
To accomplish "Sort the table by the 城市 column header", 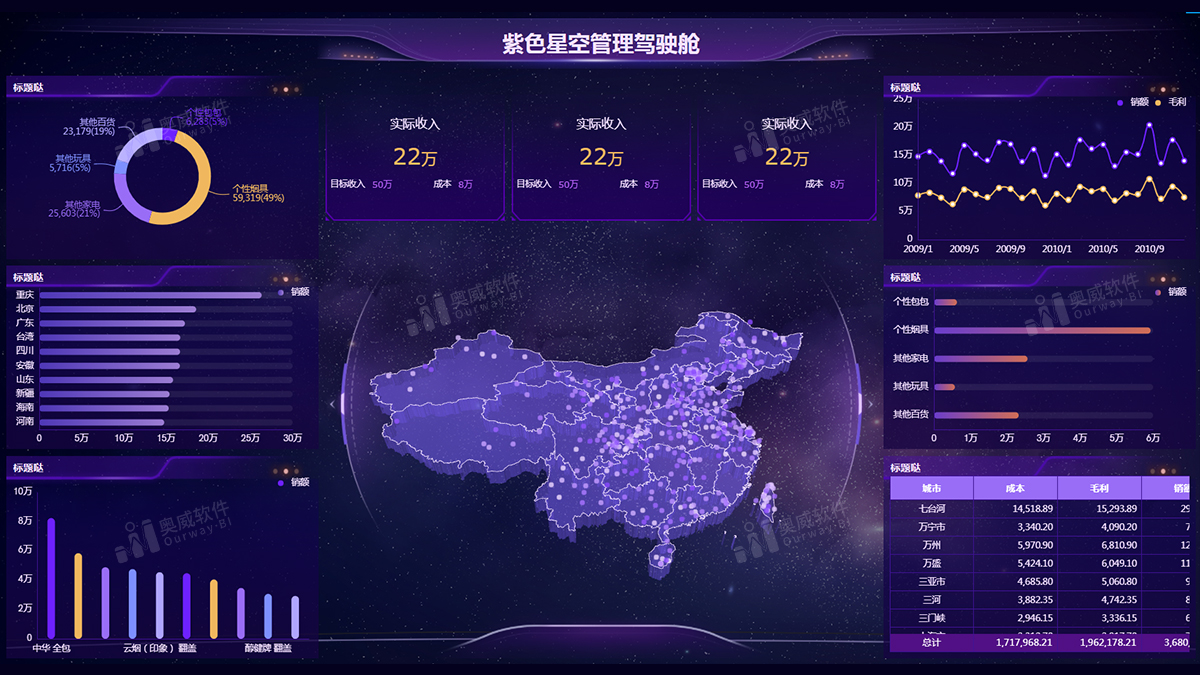I will coord(931,488).
